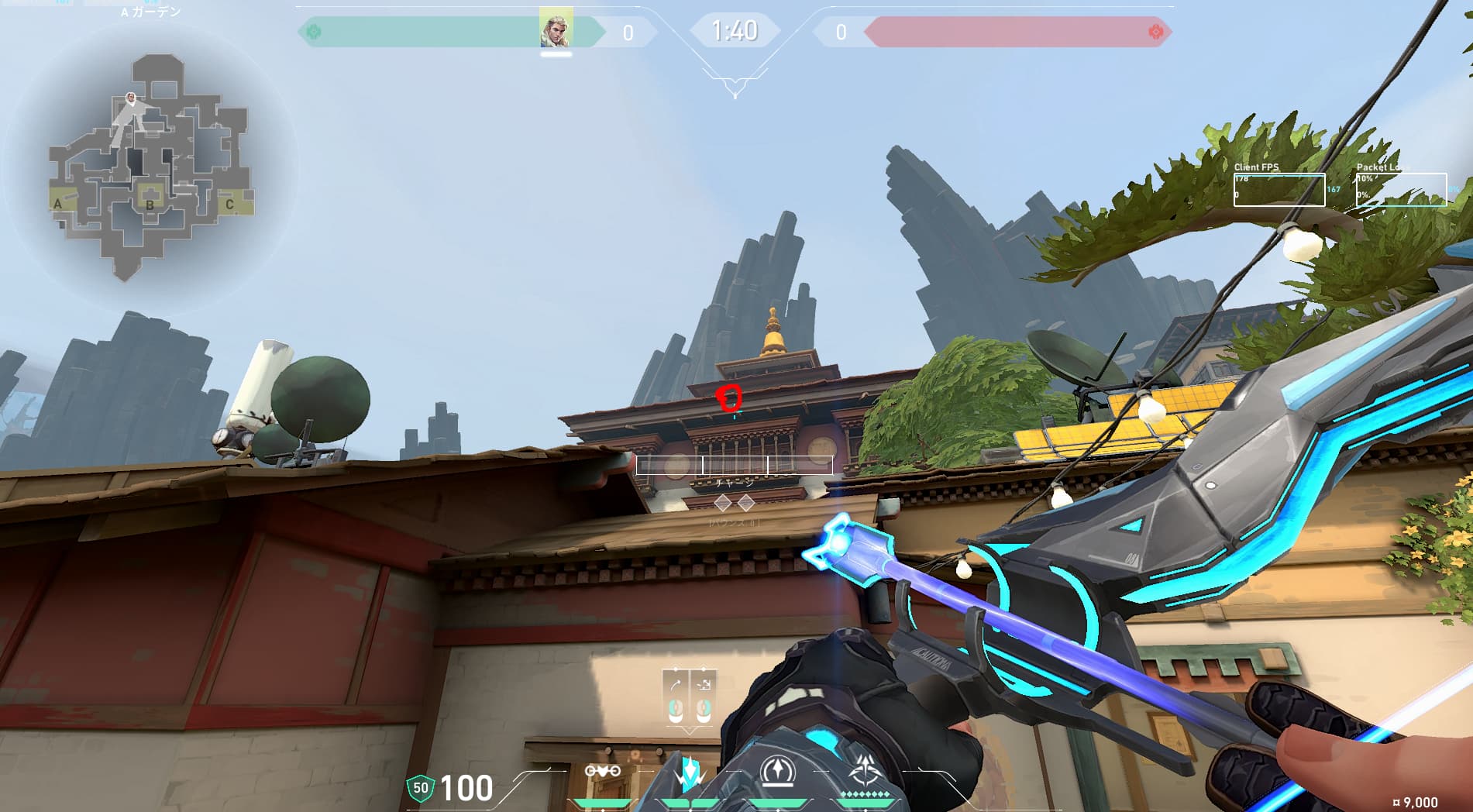1473x812 pixels.
Task: Click the Client FPS graph
Action: [x=1279, y=190]
